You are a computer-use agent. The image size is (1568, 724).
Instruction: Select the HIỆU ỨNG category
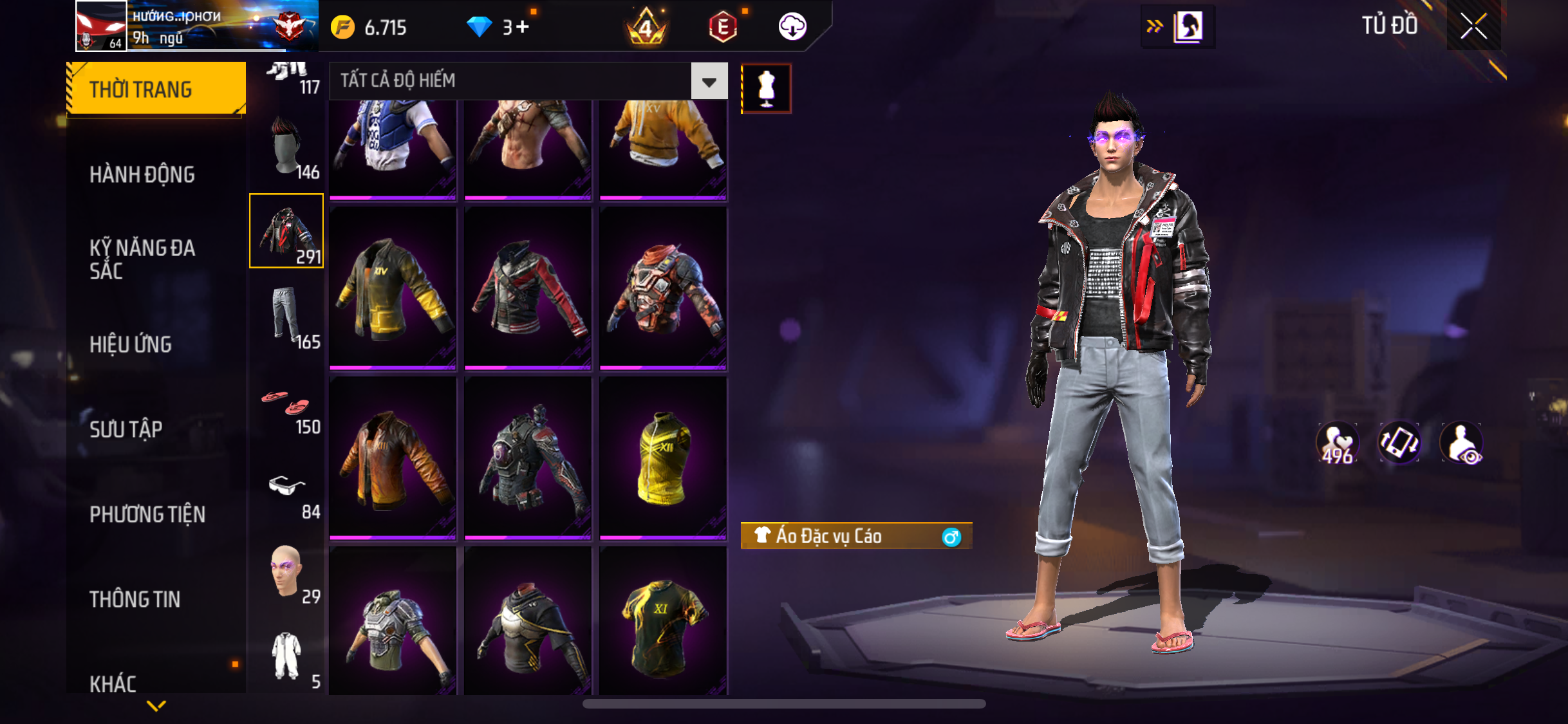tap(131, 344)
